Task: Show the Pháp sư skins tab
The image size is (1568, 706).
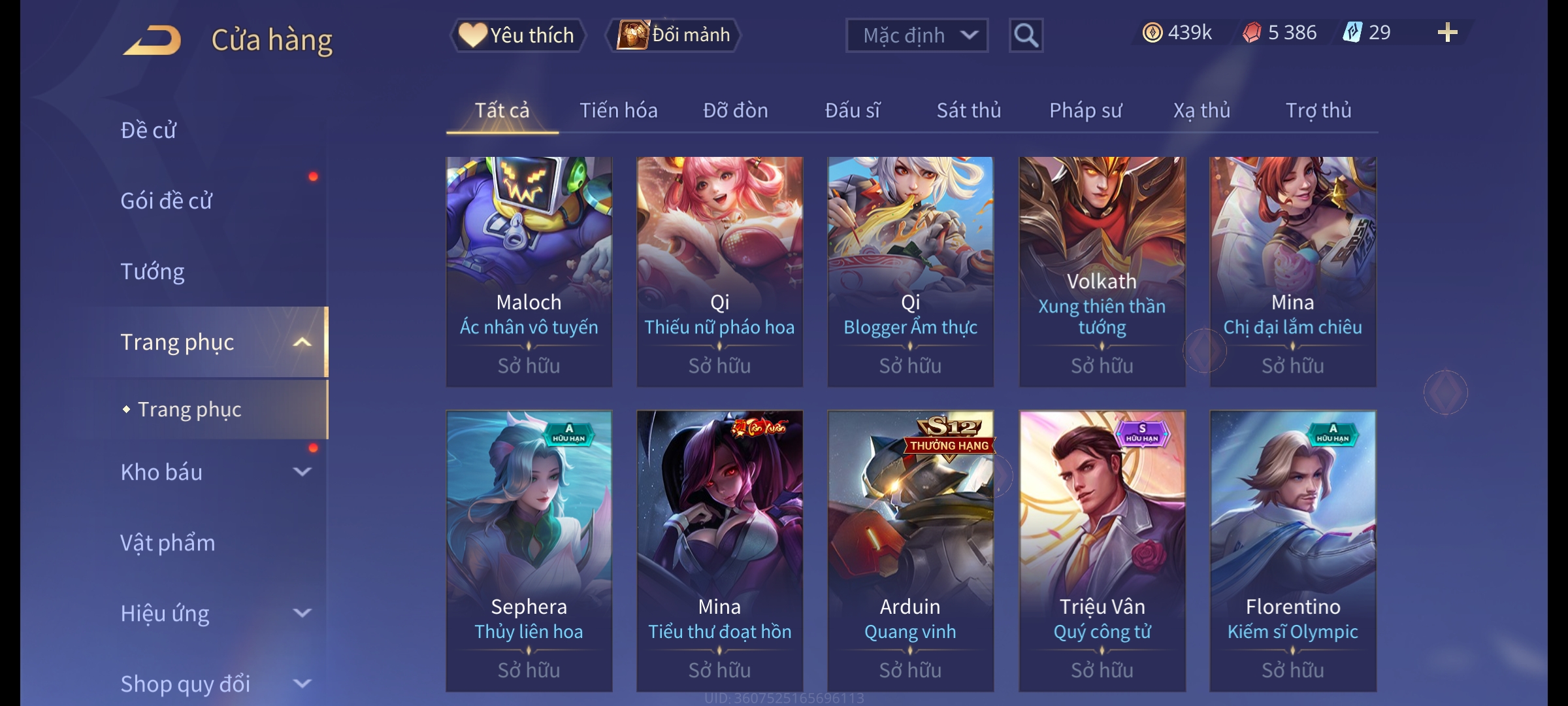Action: point(1085,110)
